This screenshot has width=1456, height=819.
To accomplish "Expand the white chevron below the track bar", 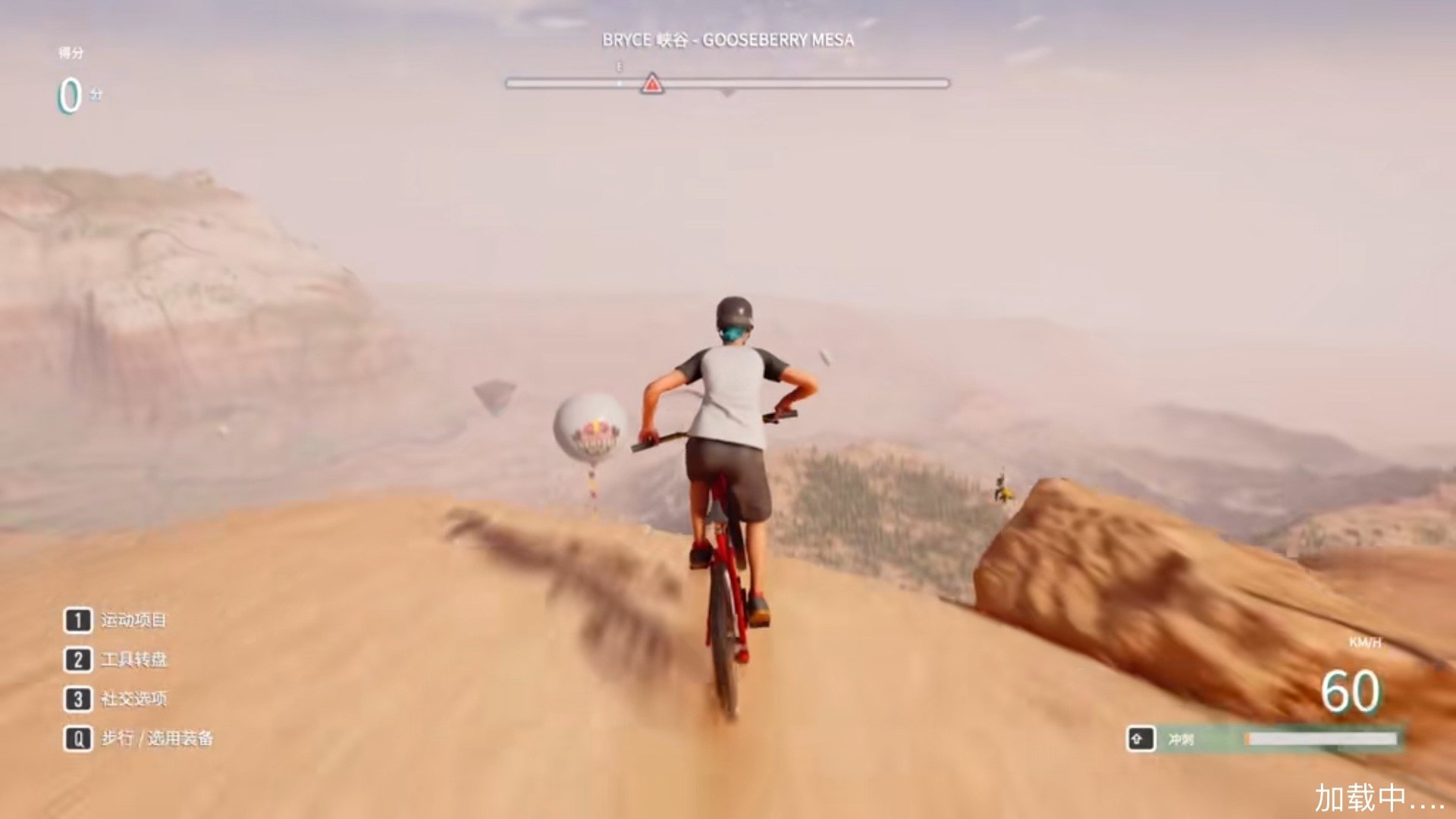I will point(726,93).
